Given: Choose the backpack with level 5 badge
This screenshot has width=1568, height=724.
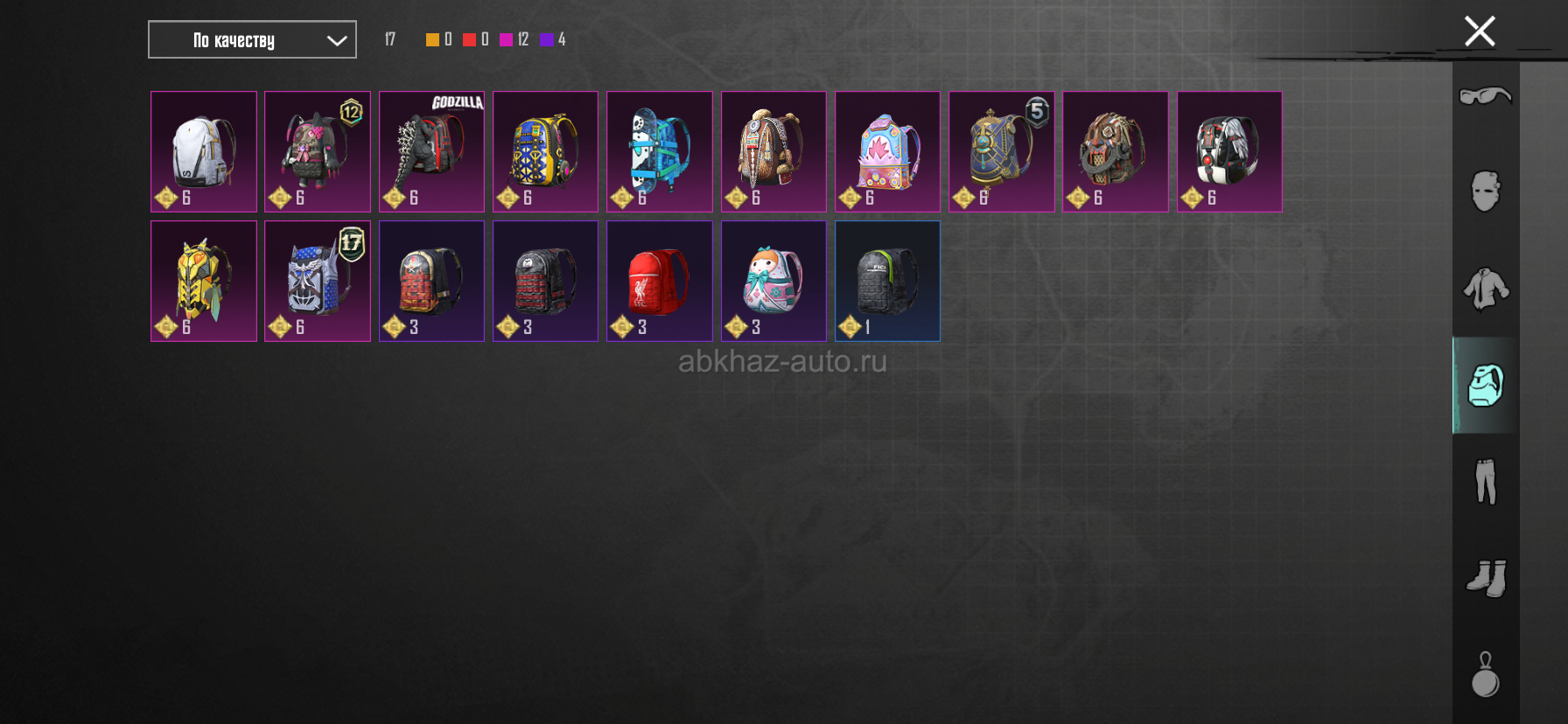Looking at the screenshot, I should click(1001, 151).
